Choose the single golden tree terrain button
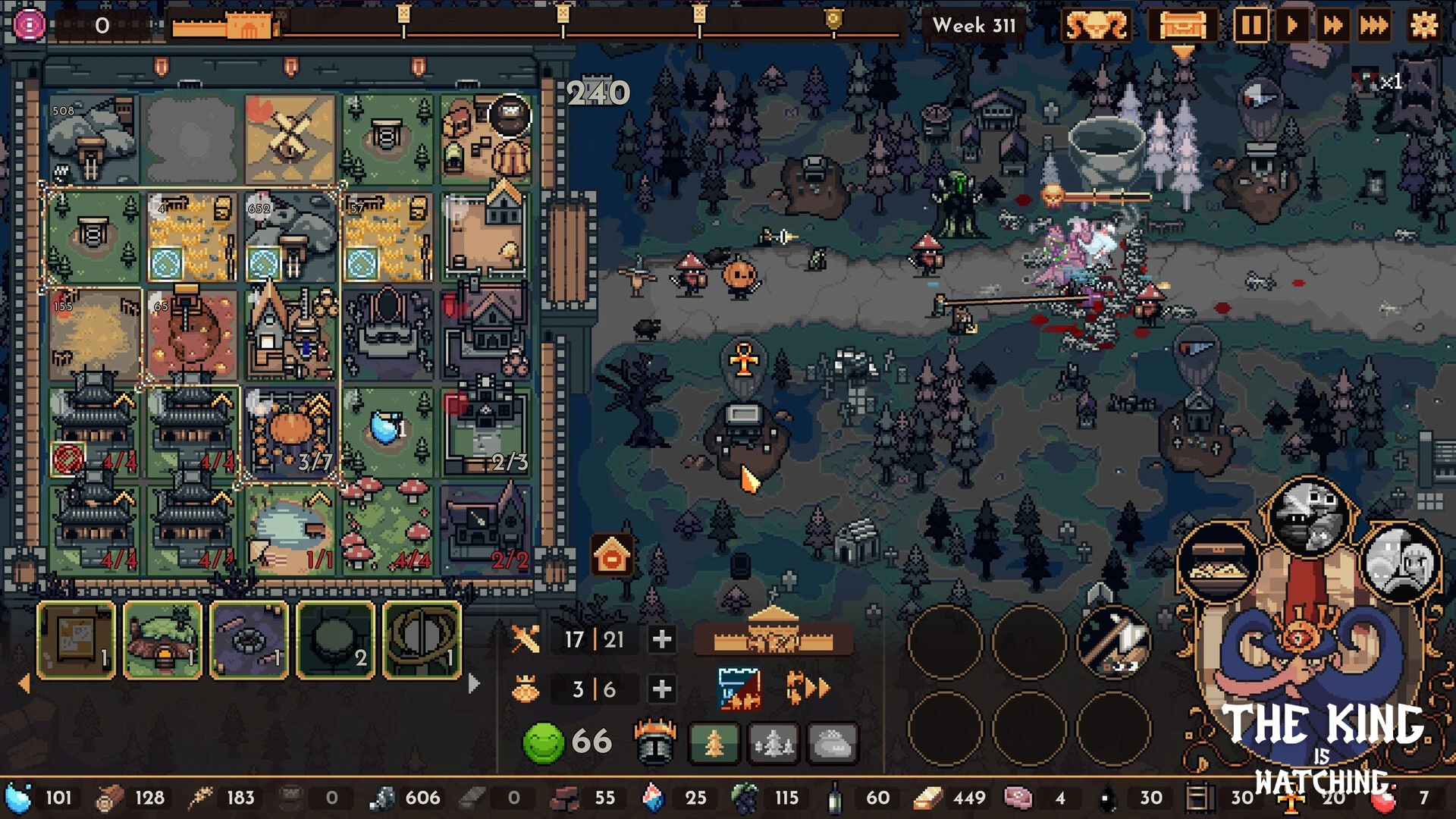This screenshot has width=1456, height=819. coord(714,742)
